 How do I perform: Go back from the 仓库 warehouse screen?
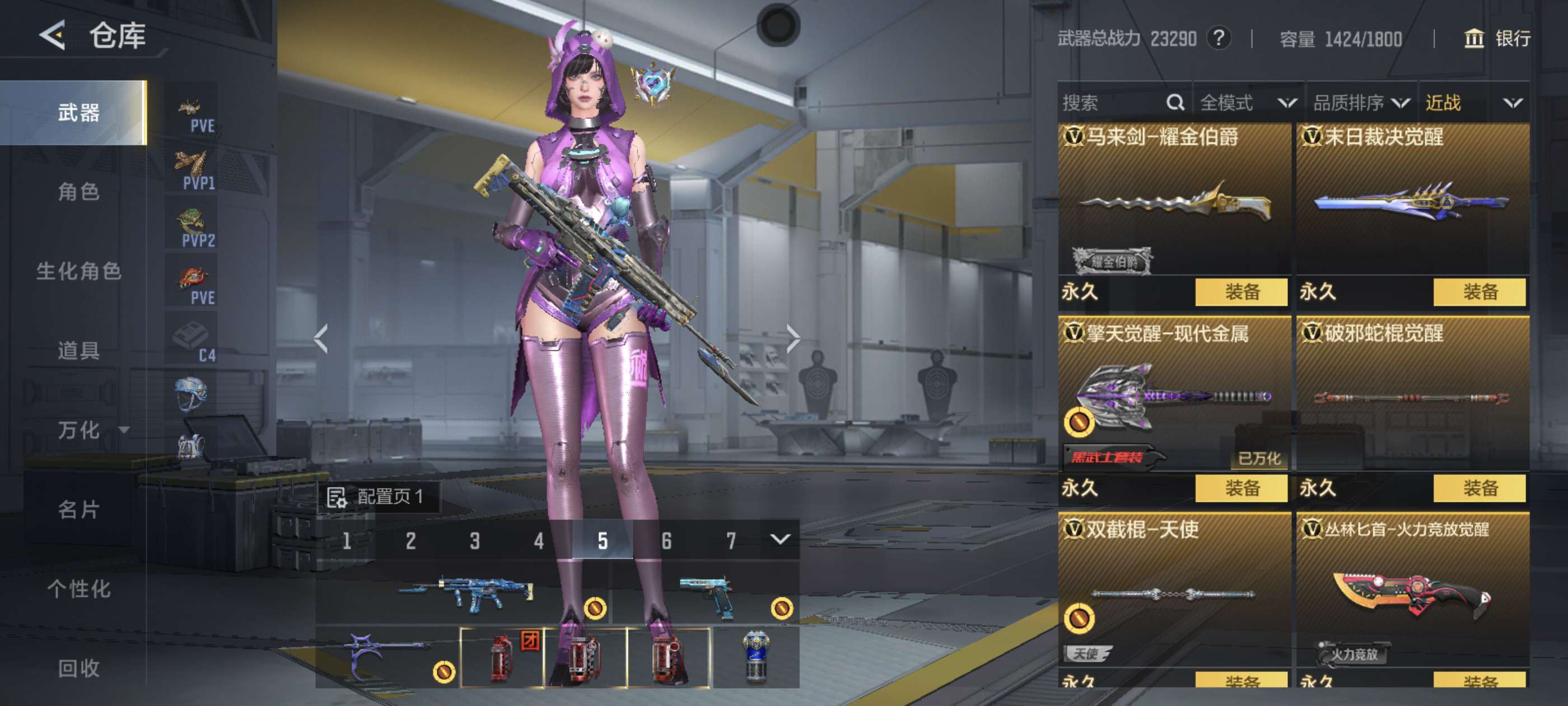pyautogui.click(x=53, y=35)
